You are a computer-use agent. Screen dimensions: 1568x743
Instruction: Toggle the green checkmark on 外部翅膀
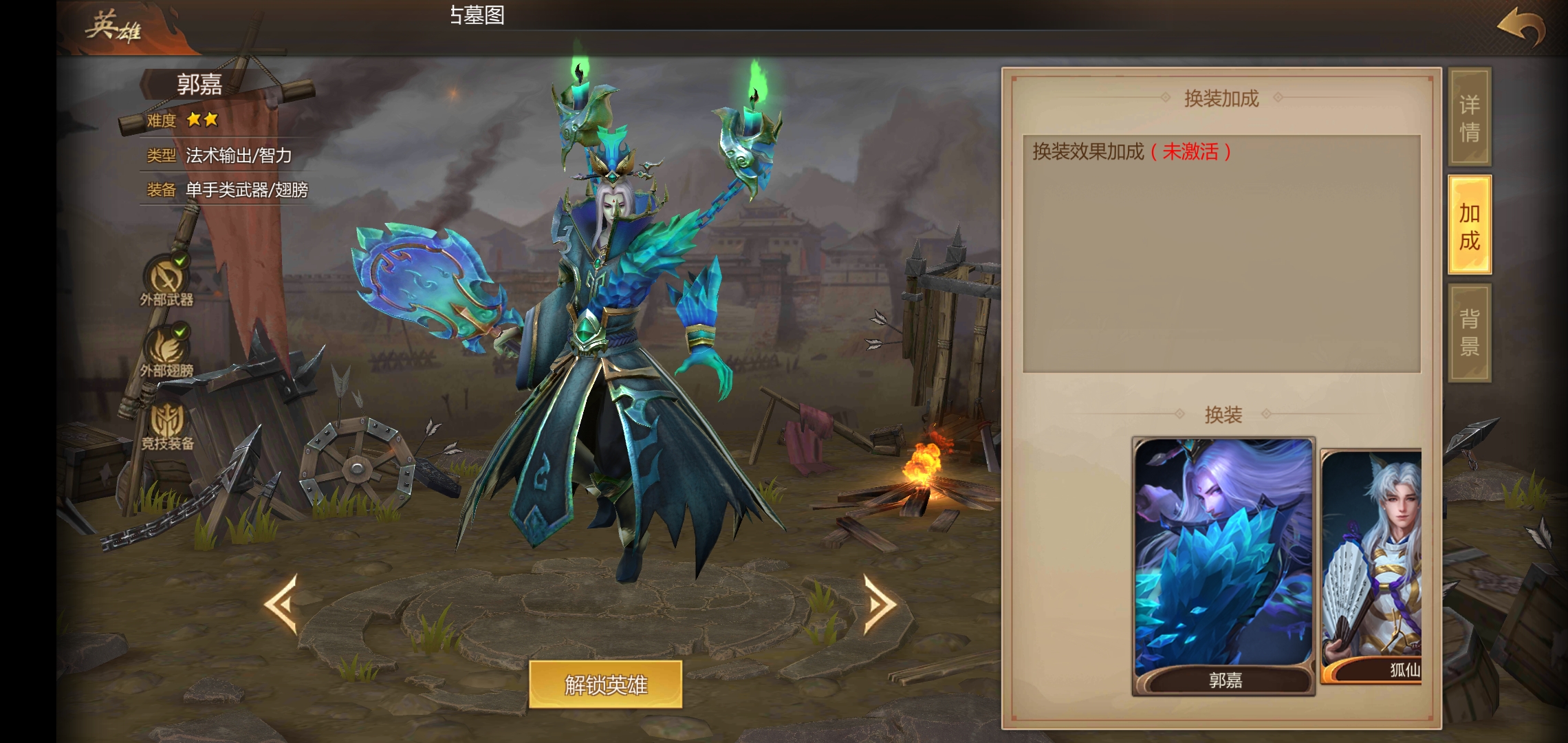pyautogui.click(x=181, y=332)
